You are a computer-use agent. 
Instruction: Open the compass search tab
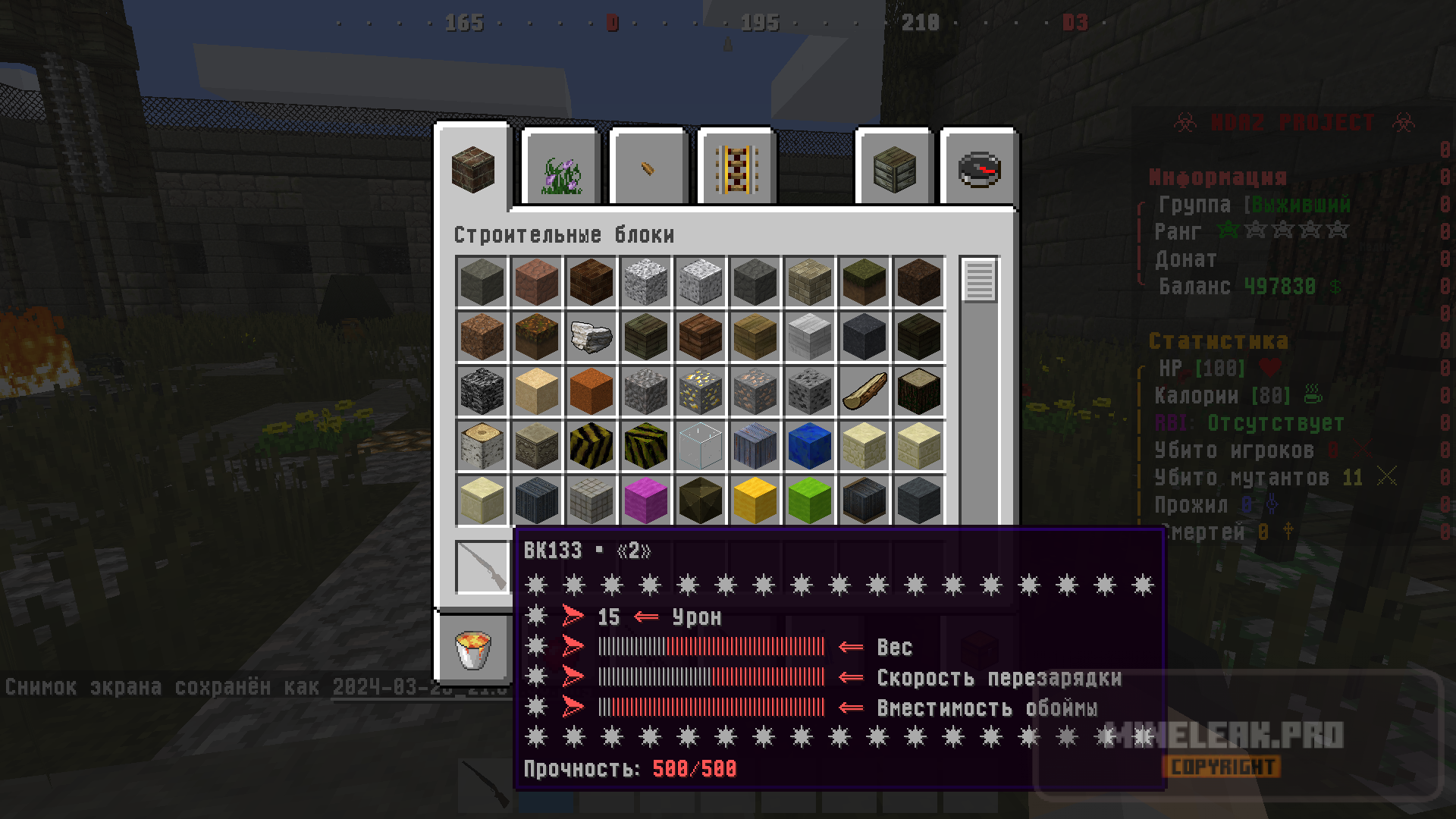(979, 170)
